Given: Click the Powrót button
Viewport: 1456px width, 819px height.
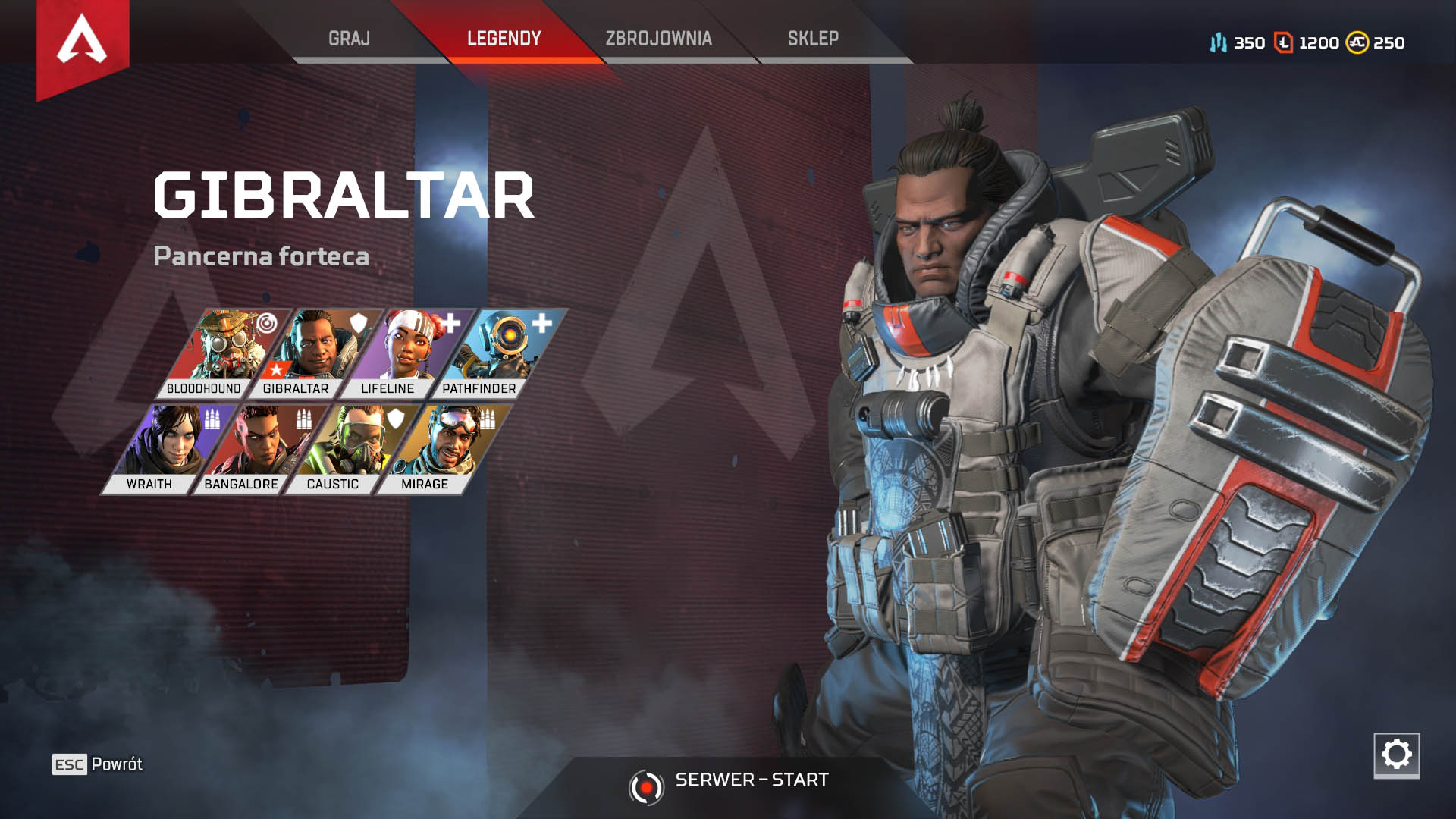Looking at the screenshot, I should (97, 764).
